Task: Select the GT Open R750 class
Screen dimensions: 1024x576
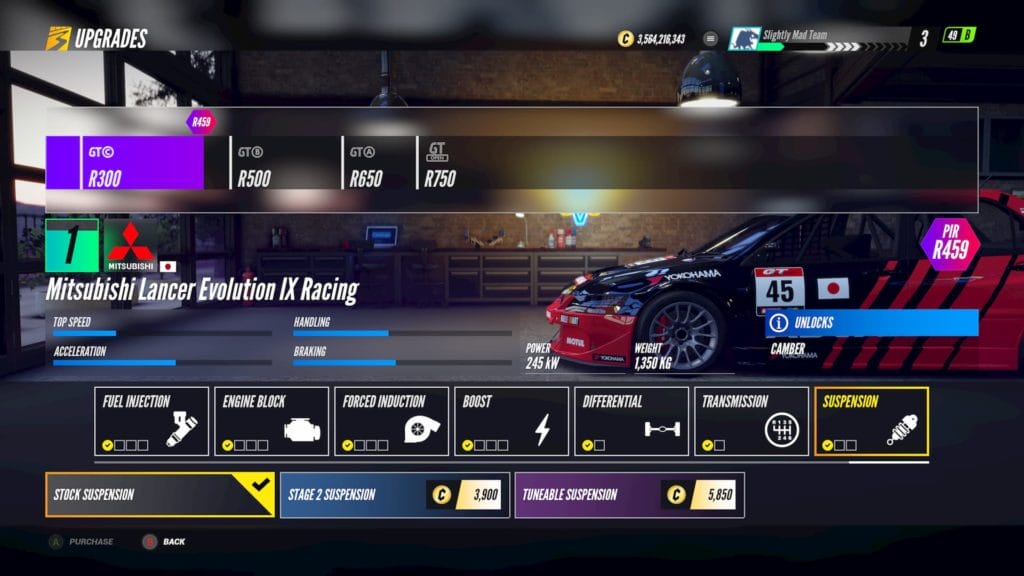Action: click(x=445, y=163)
